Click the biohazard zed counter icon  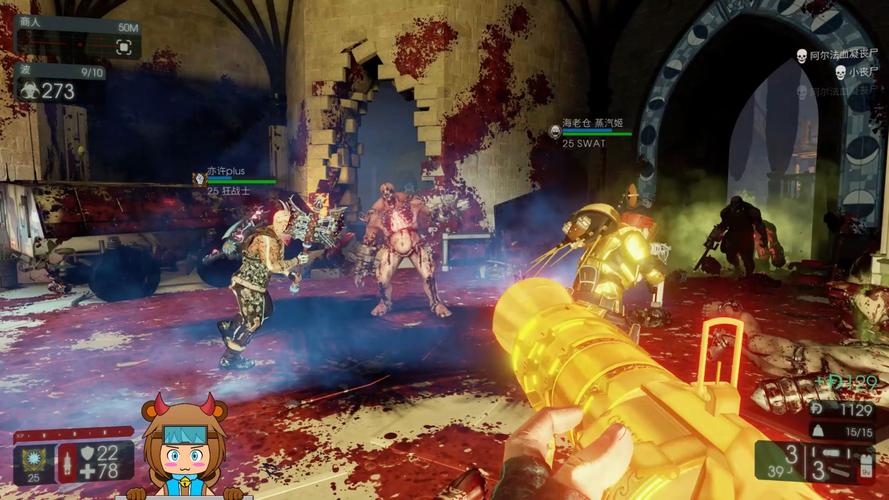[28, 91]
